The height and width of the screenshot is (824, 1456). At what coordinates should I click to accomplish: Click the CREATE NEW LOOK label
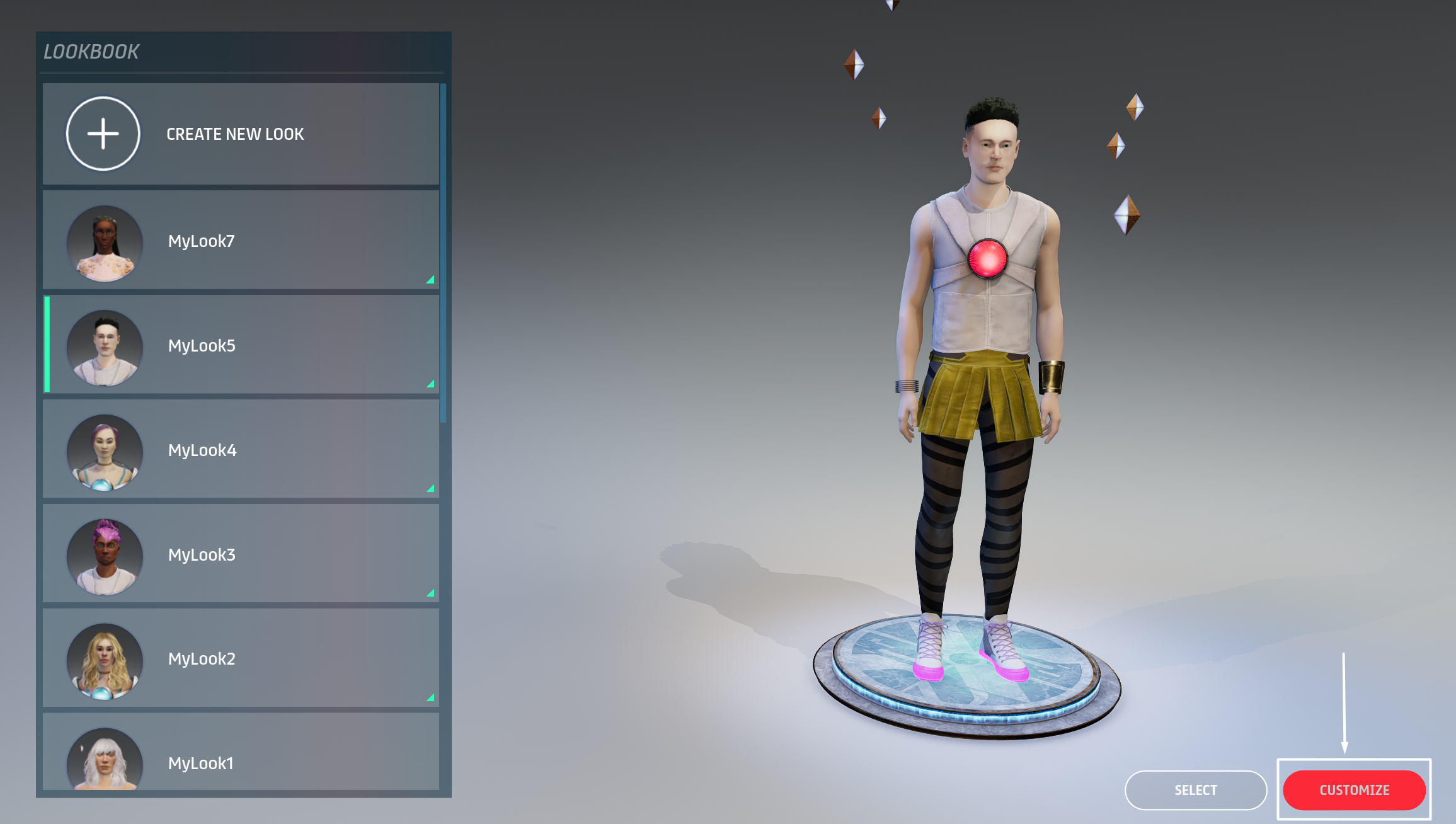[x=235, y=134]
